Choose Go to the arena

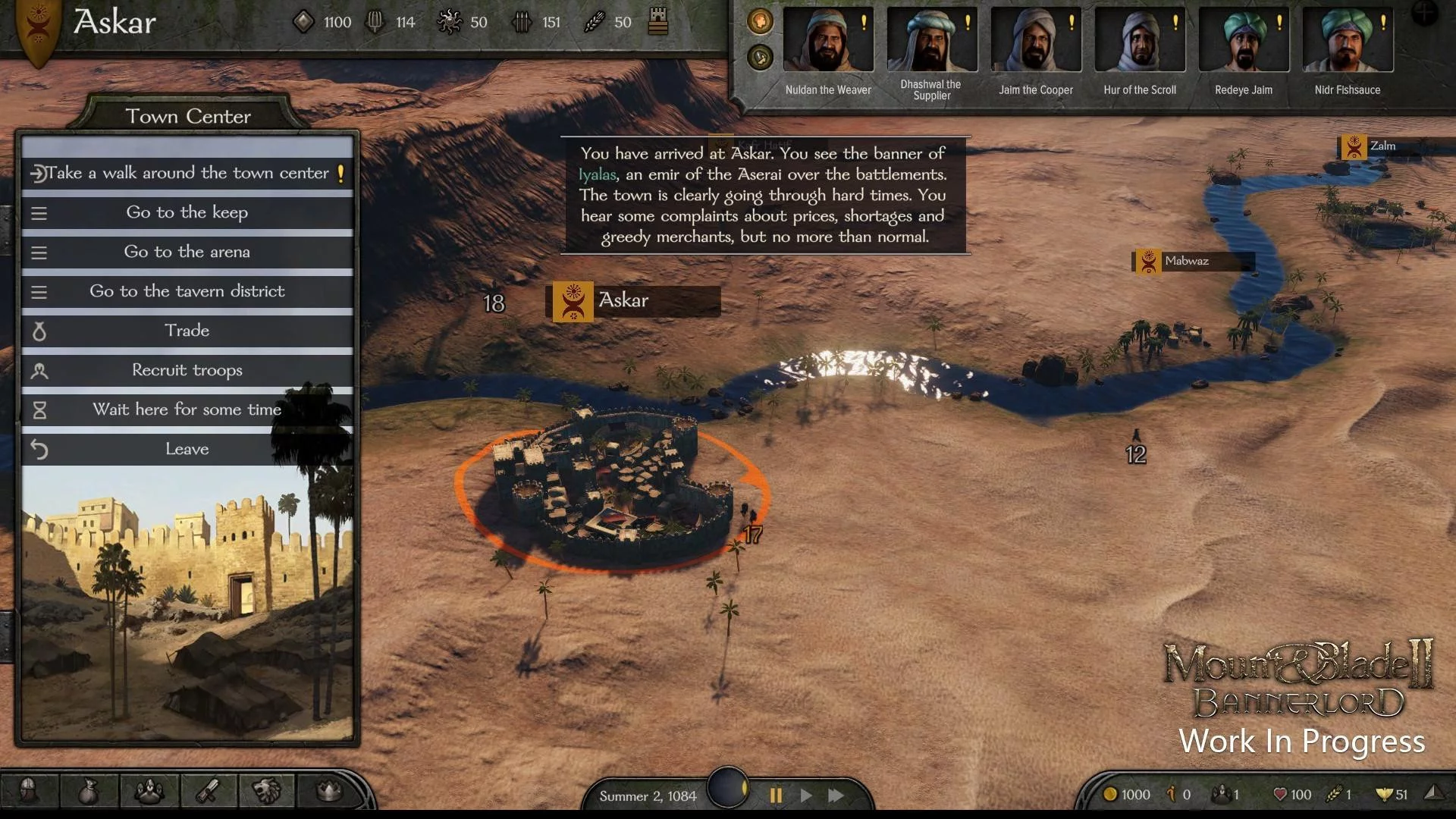[x=187, y=252]
